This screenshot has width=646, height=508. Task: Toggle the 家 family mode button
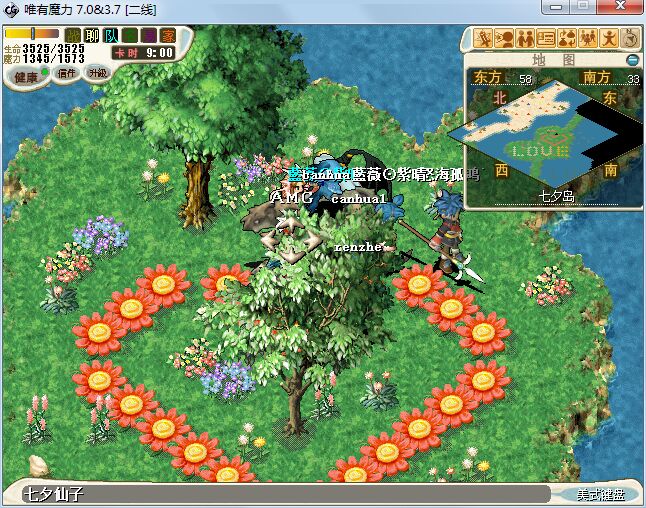pyautogui.click(x=168, y=35)
